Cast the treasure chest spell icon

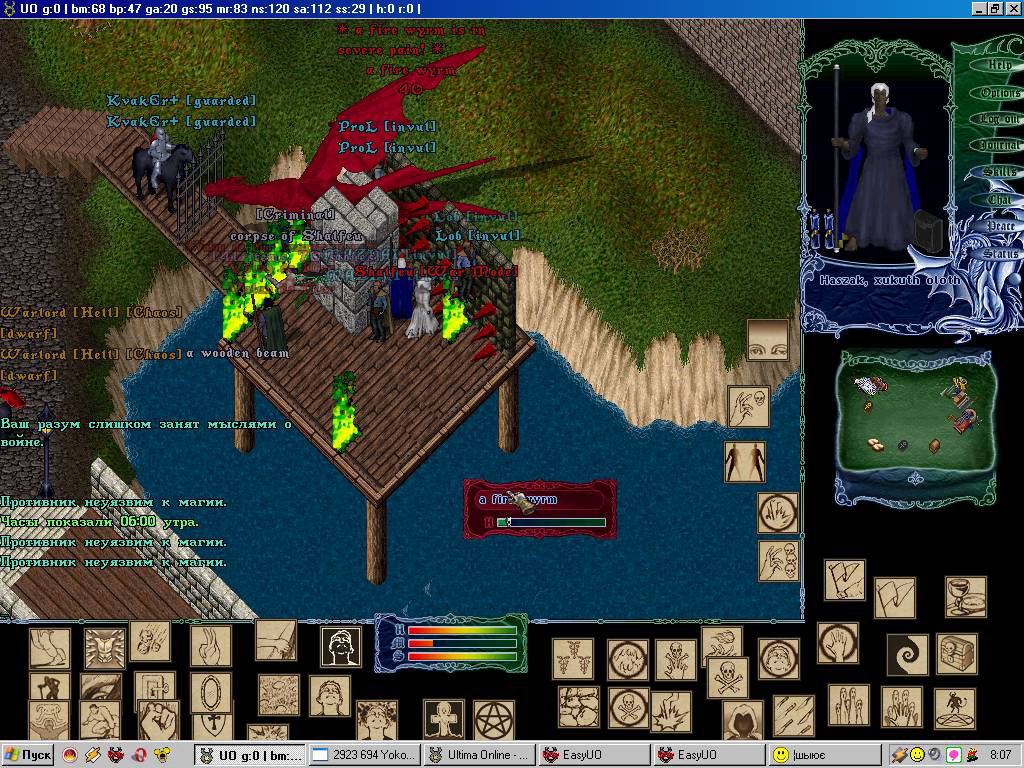(957, 653)
